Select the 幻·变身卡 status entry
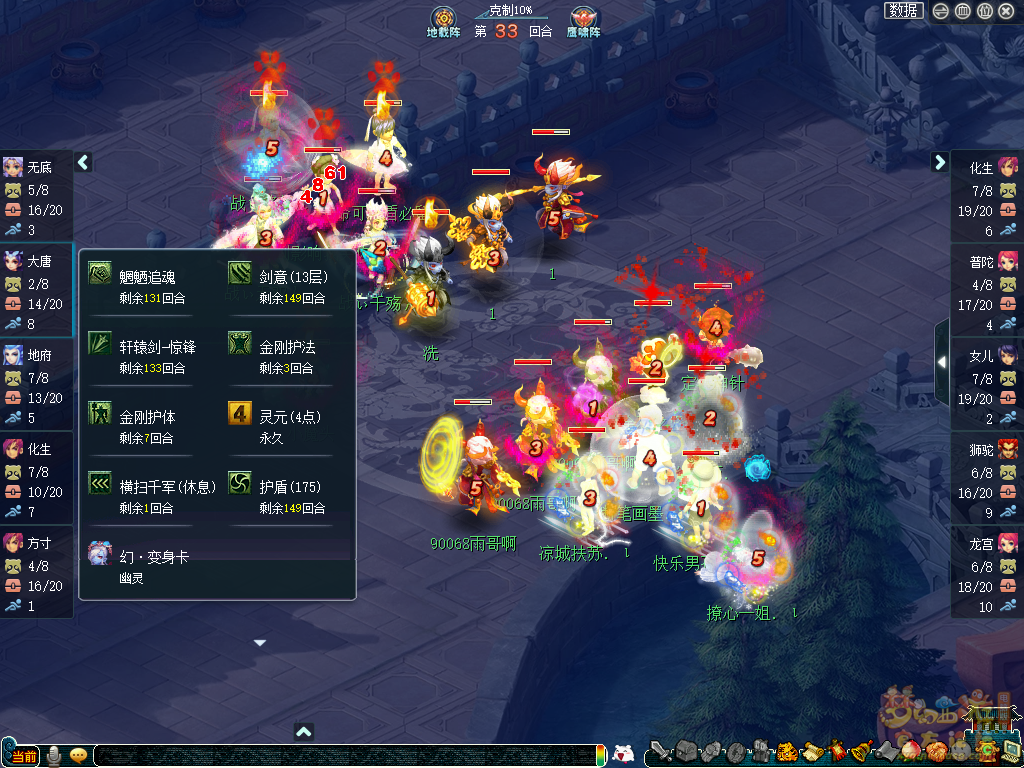1024x768 pixels. pyautogui.click(x=100, y=553)
